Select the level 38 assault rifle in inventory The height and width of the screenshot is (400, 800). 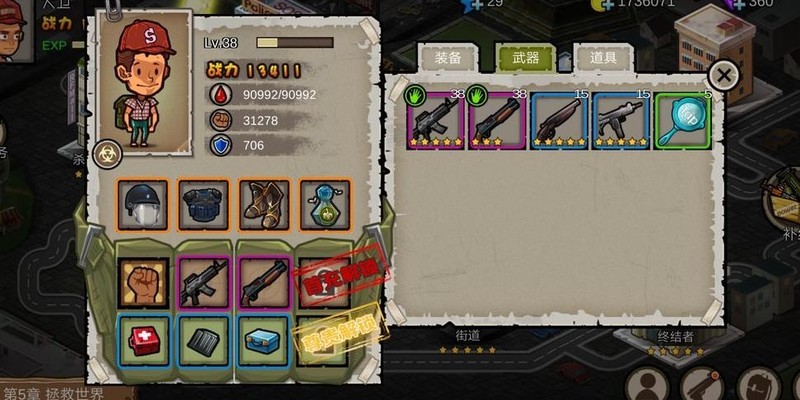pyautogui.click(x=436, y=120)
